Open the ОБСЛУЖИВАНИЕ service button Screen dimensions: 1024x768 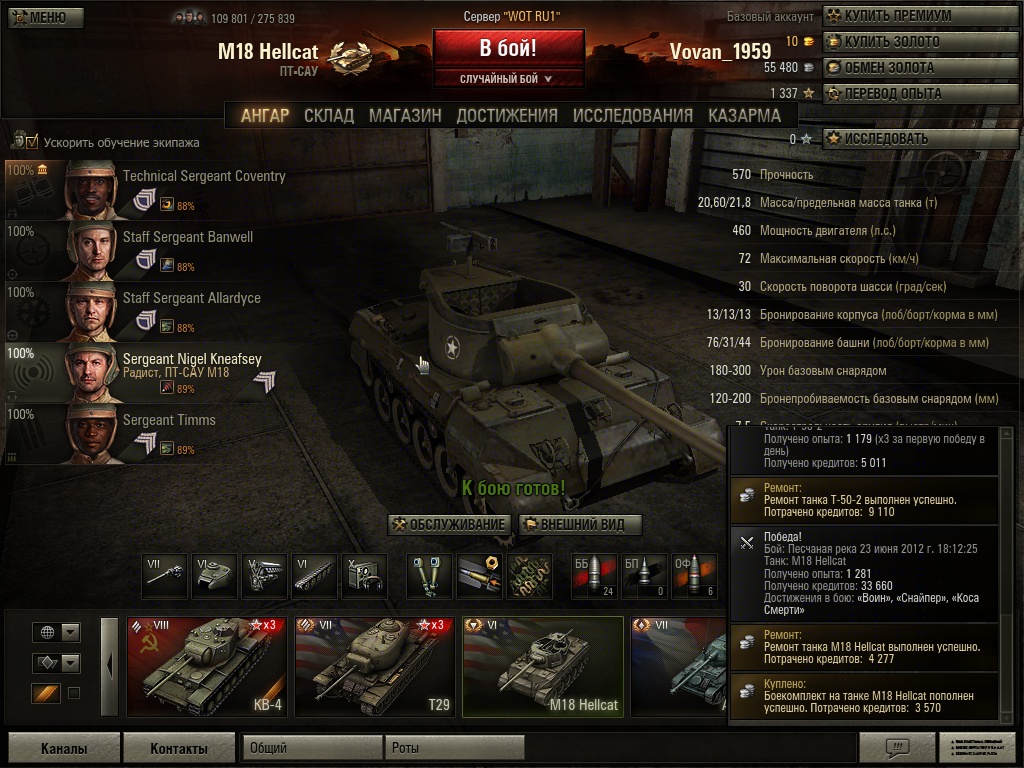coord(450,525)
